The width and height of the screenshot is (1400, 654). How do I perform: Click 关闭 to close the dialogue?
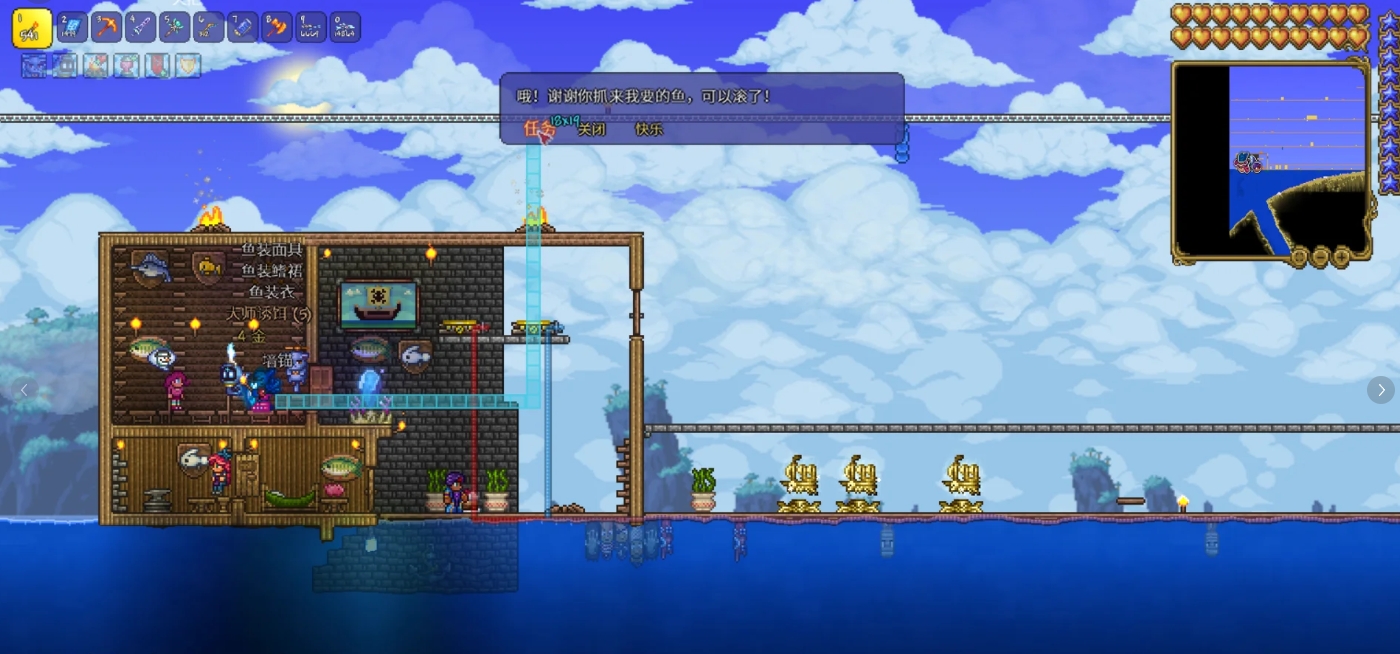pos(592,129)
